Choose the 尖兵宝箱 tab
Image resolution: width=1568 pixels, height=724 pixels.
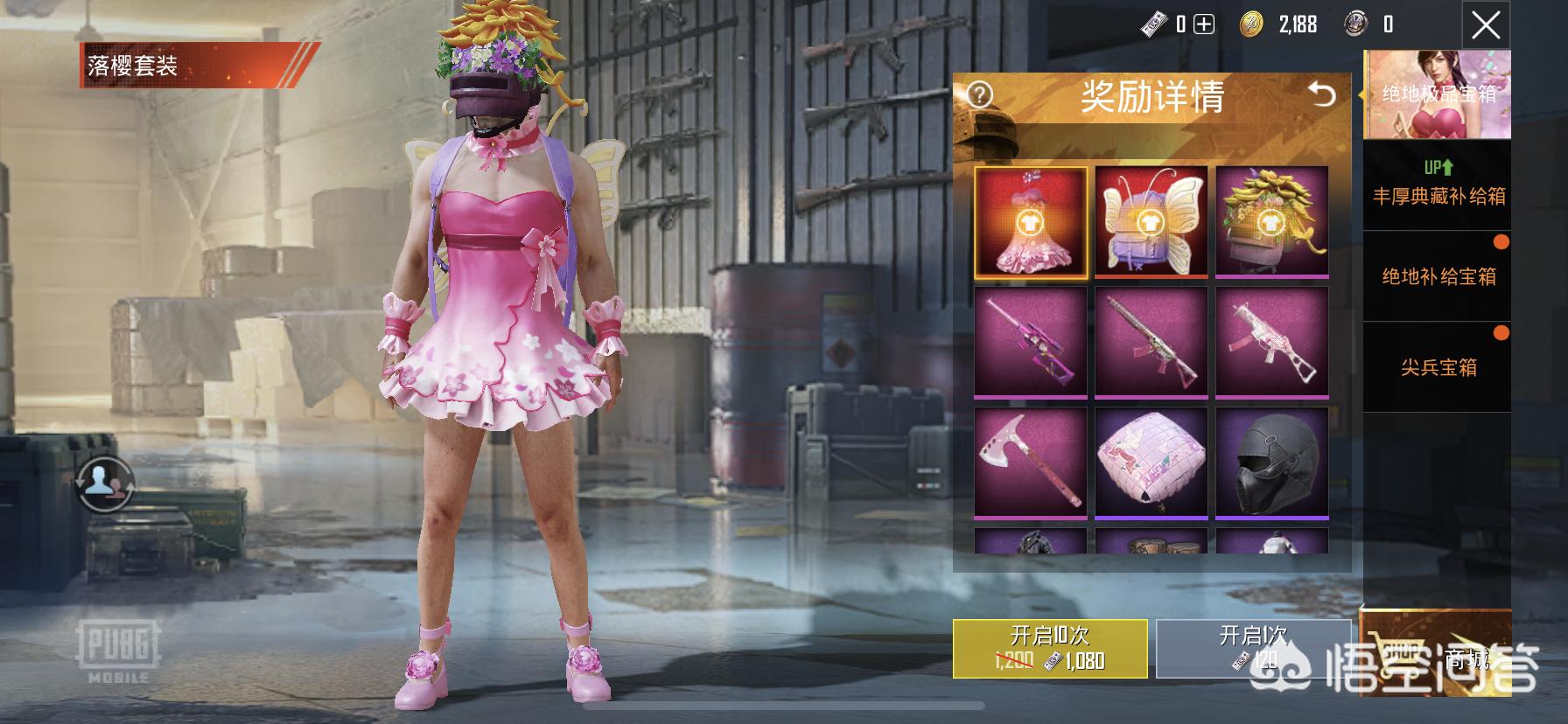(x=1438, y=367)
